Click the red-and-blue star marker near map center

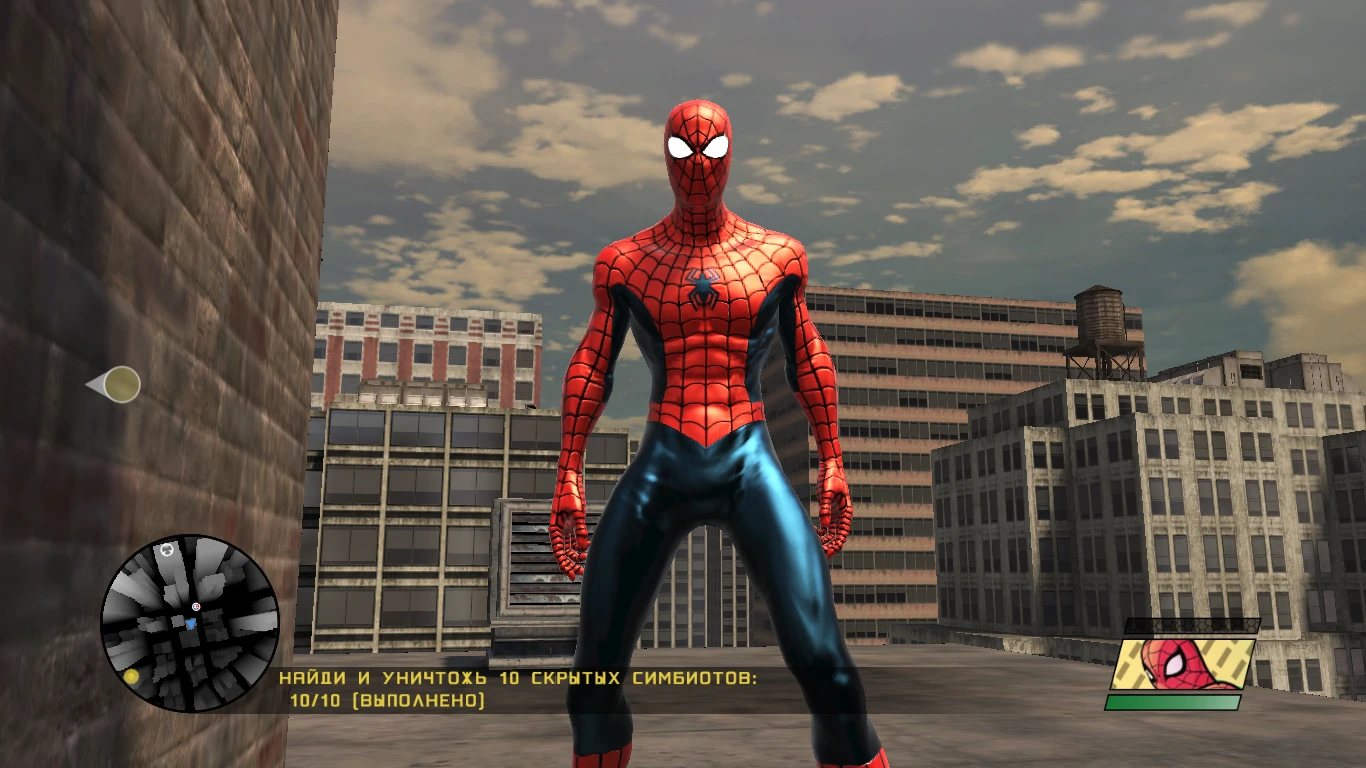coord(196,606)
